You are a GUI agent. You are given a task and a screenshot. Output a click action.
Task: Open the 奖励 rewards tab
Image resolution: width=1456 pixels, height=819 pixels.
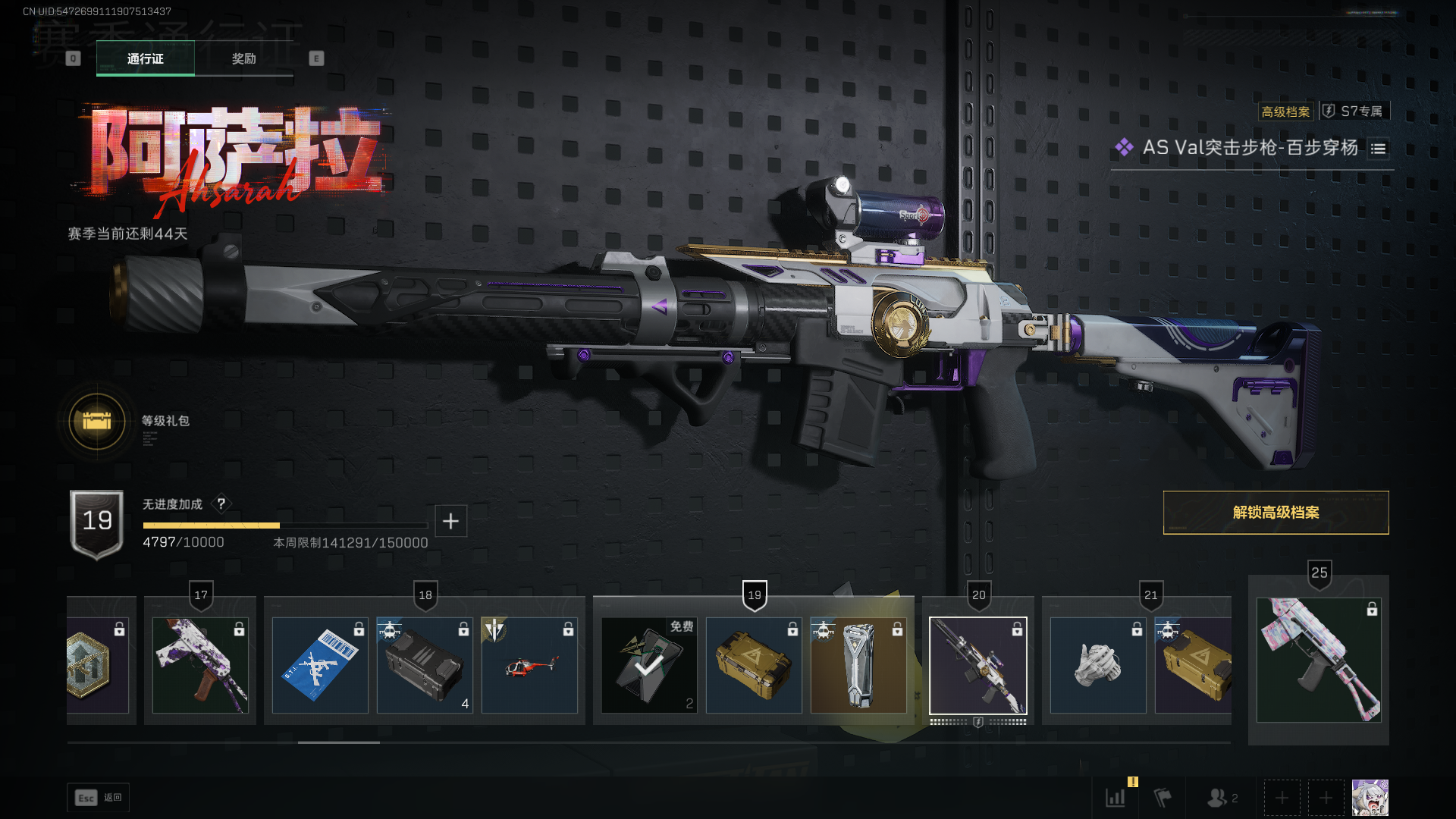pyautogui.click(x=243, y=58)
